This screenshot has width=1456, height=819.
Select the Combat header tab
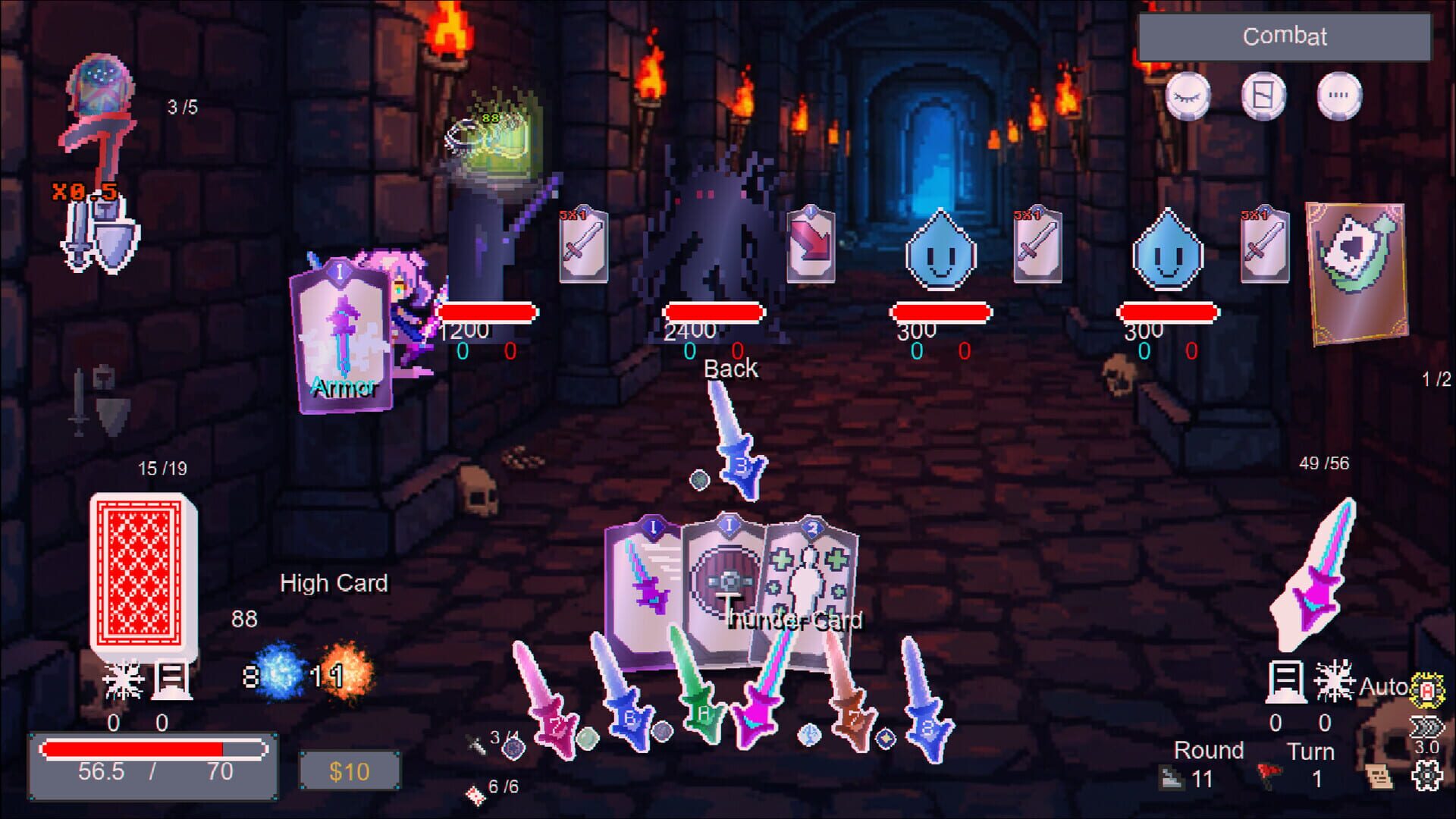point(1283,36)
